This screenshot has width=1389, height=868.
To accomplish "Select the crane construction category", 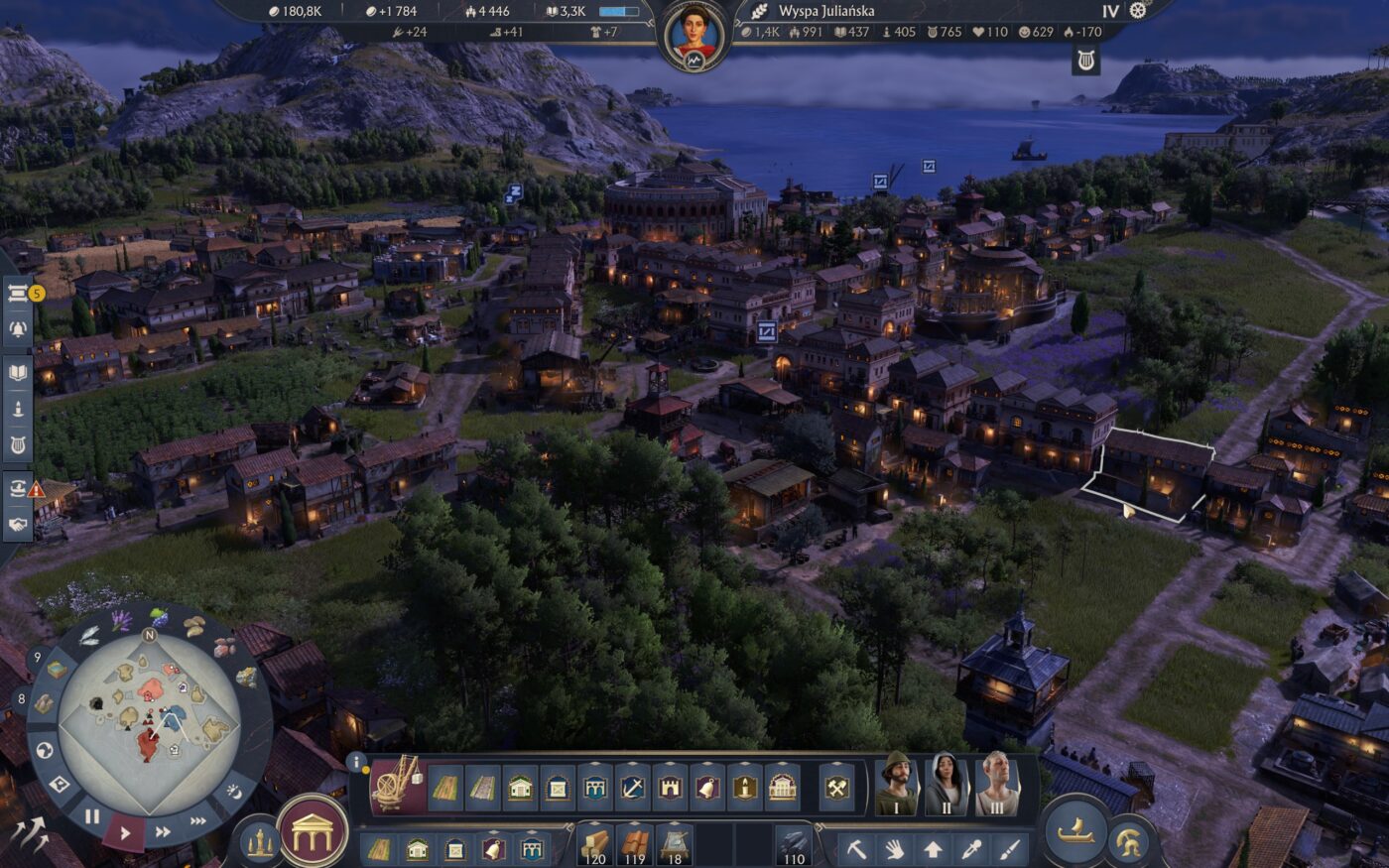I will (x=397, y=783).
